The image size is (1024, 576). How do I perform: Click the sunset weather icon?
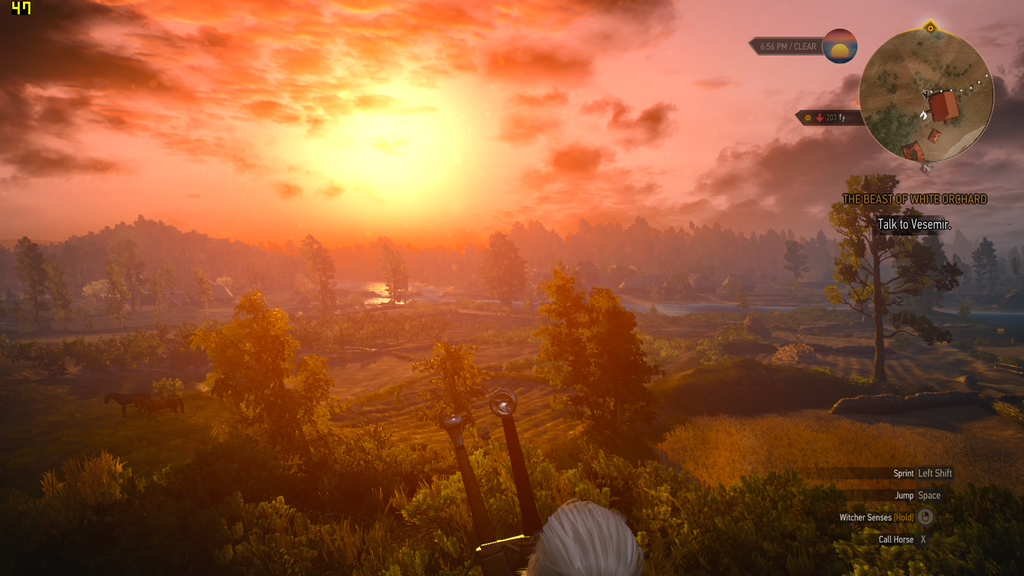tap(840, 46)
